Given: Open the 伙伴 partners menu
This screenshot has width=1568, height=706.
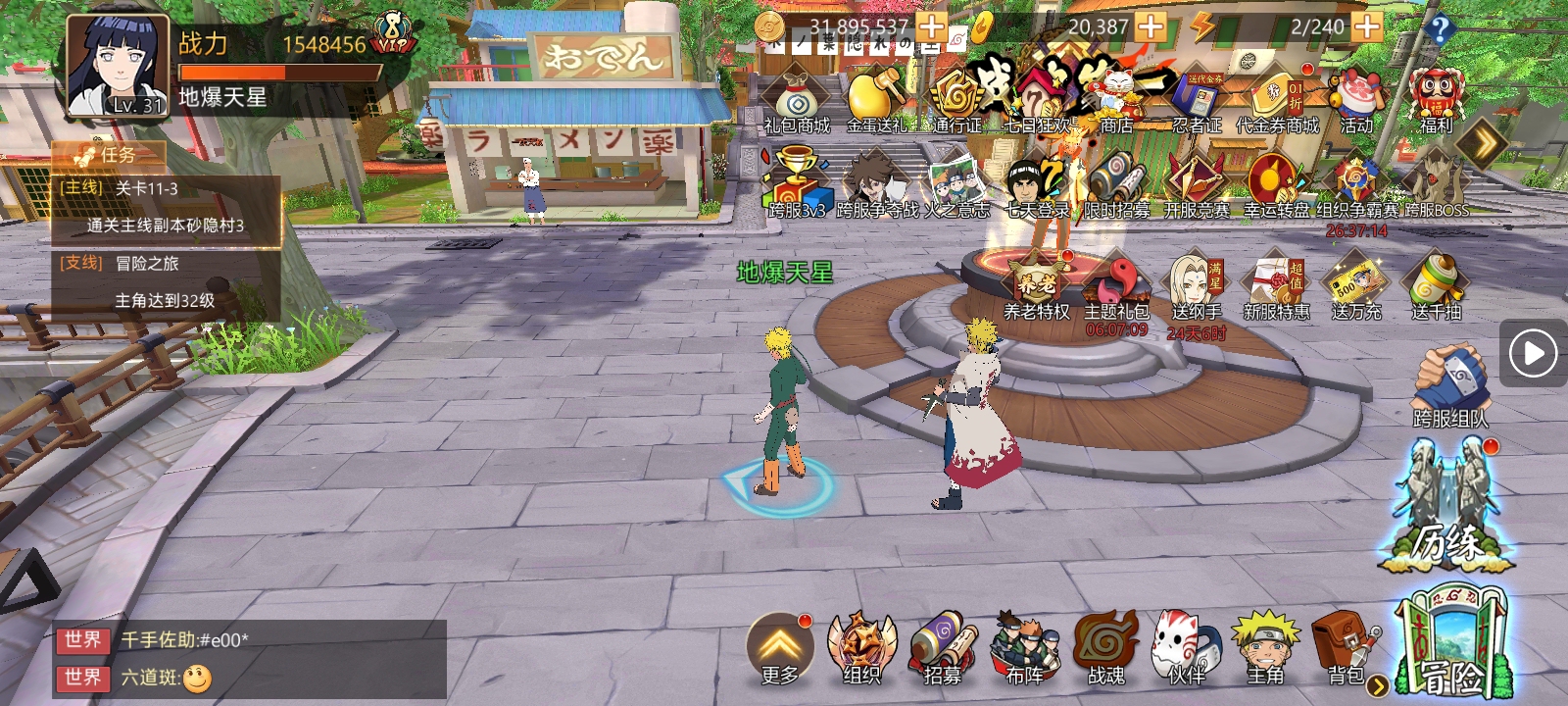Looking at the screenshot, I should pos(1186,645).
